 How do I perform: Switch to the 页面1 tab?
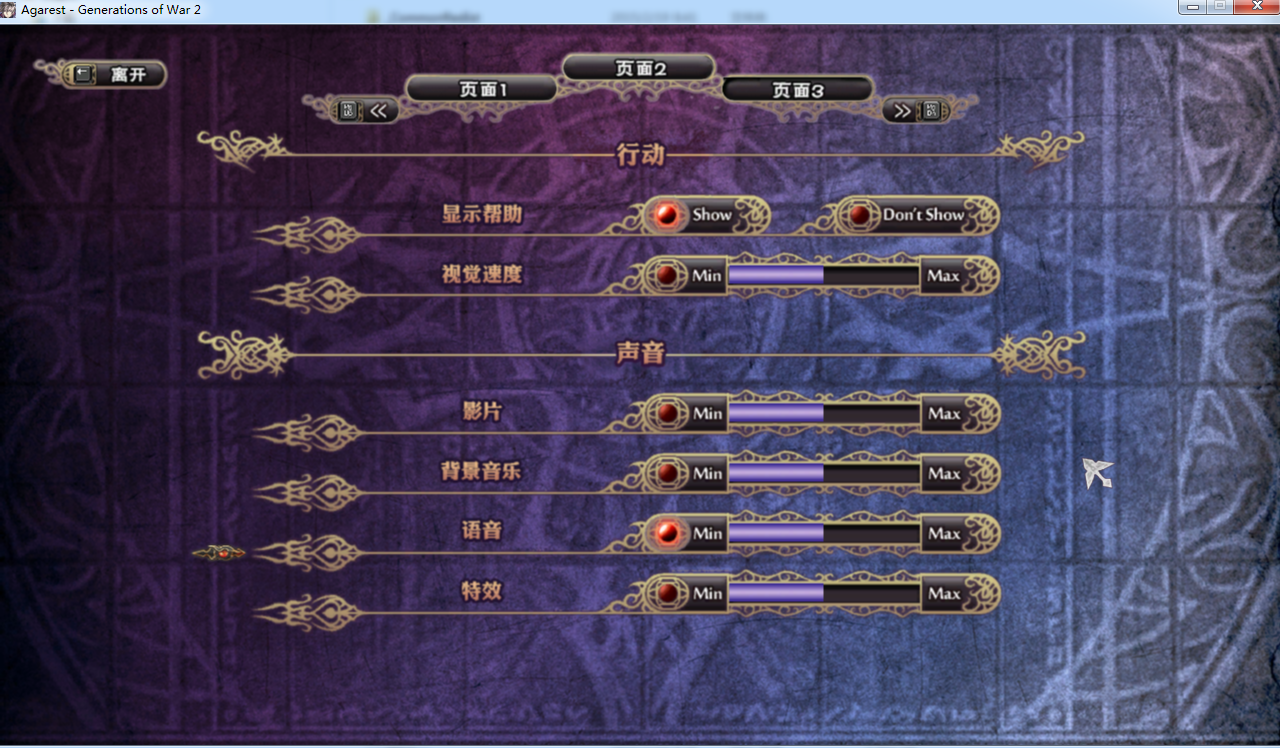481,88
